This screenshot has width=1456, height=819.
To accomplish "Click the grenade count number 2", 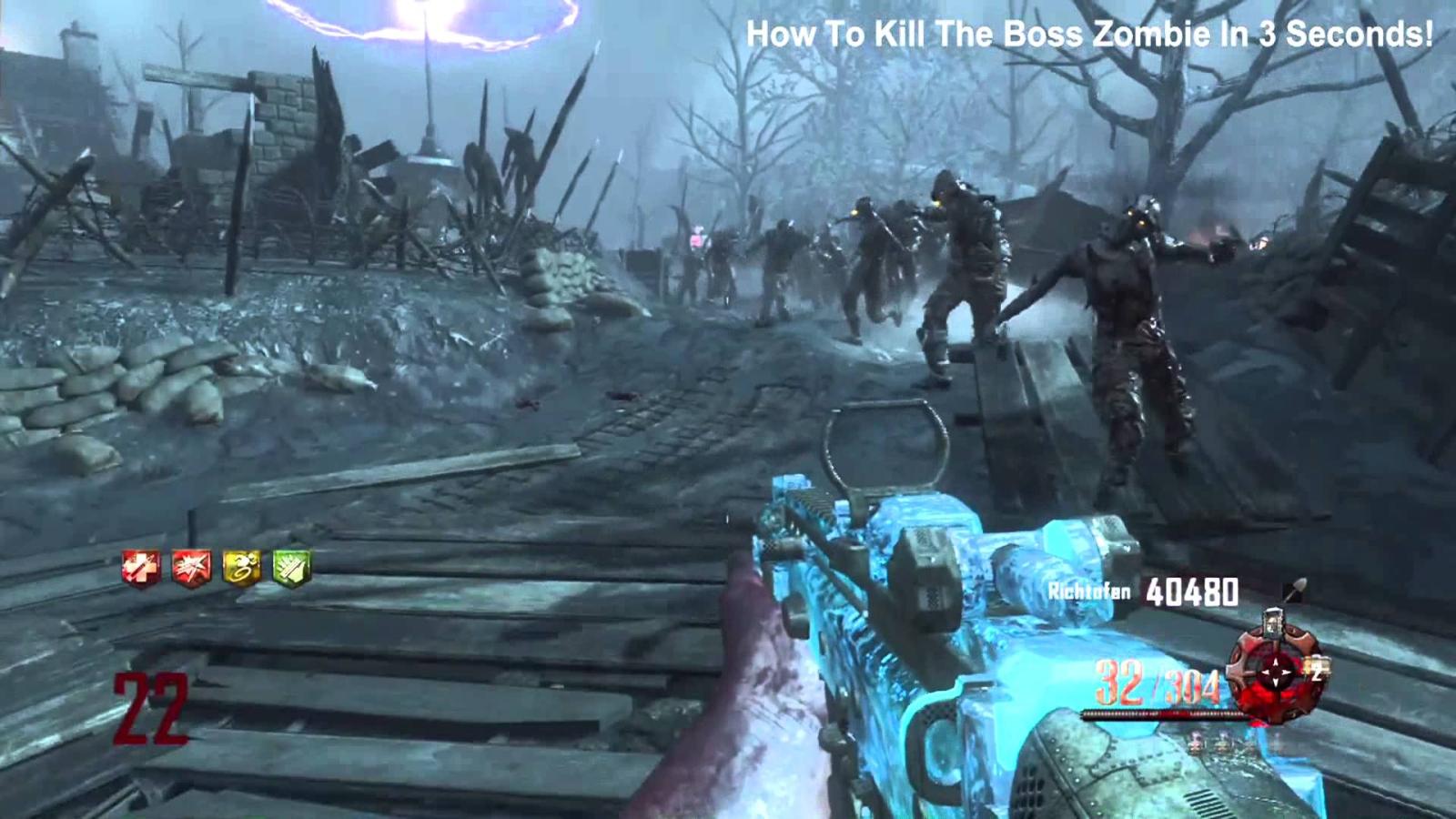I will pyautogui.click(x=1316, y=673).
